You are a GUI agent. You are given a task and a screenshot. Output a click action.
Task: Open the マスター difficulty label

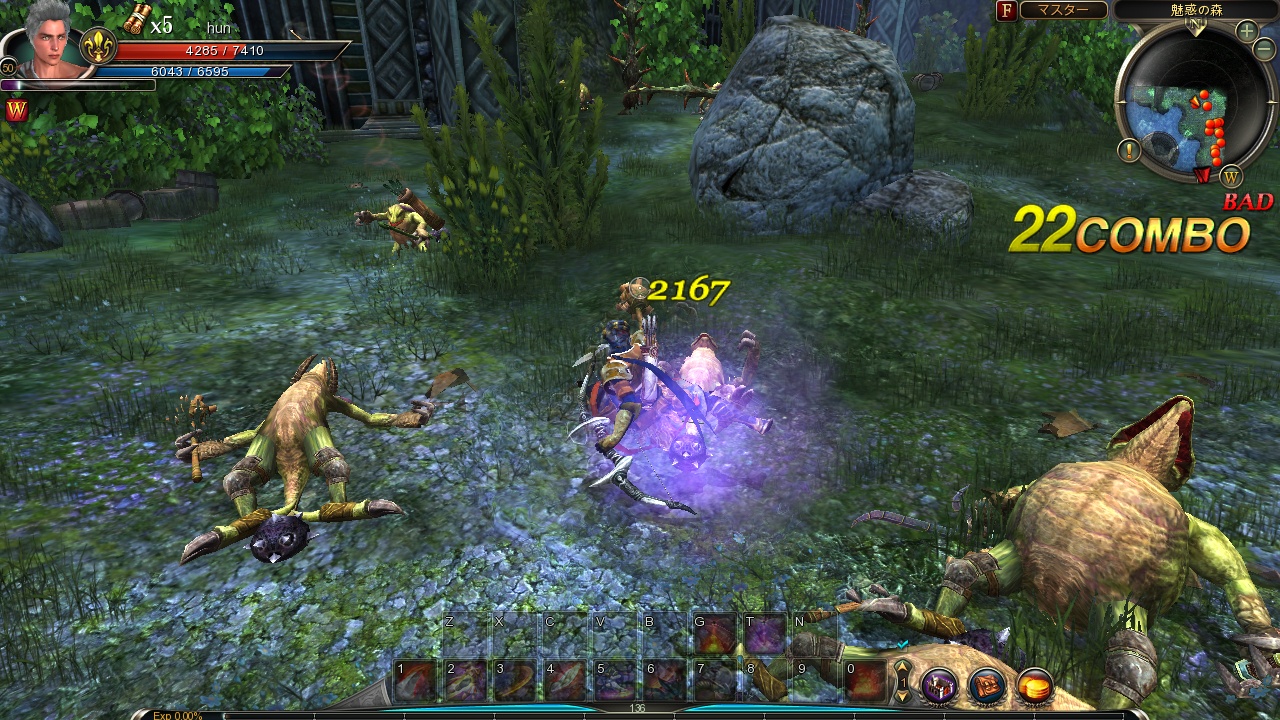pyautogui.click(x=1064, y=10)
